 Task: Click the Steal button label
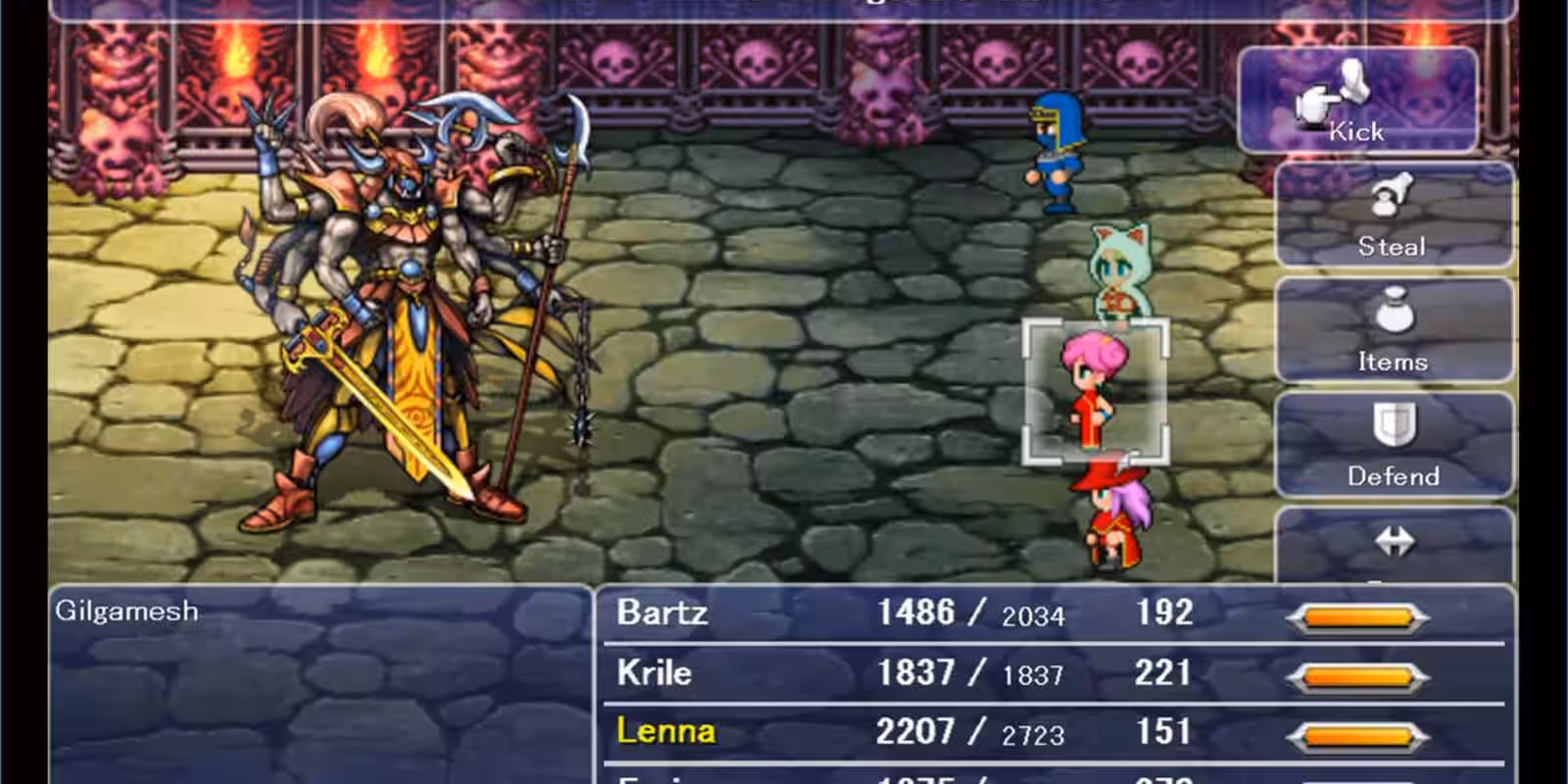click(1392, 245)
